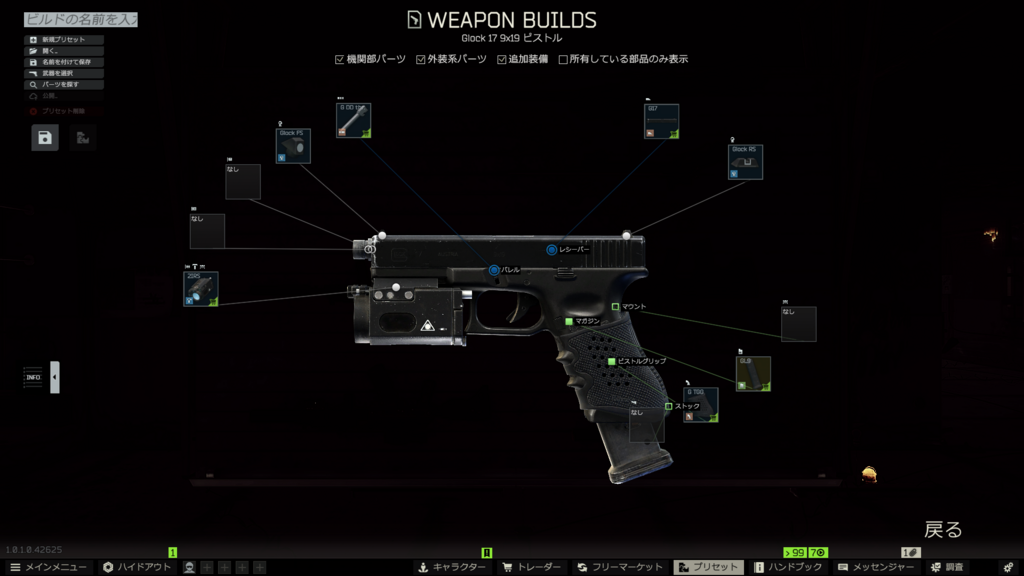Open メインメニュー (main menu)

(48, 567)
